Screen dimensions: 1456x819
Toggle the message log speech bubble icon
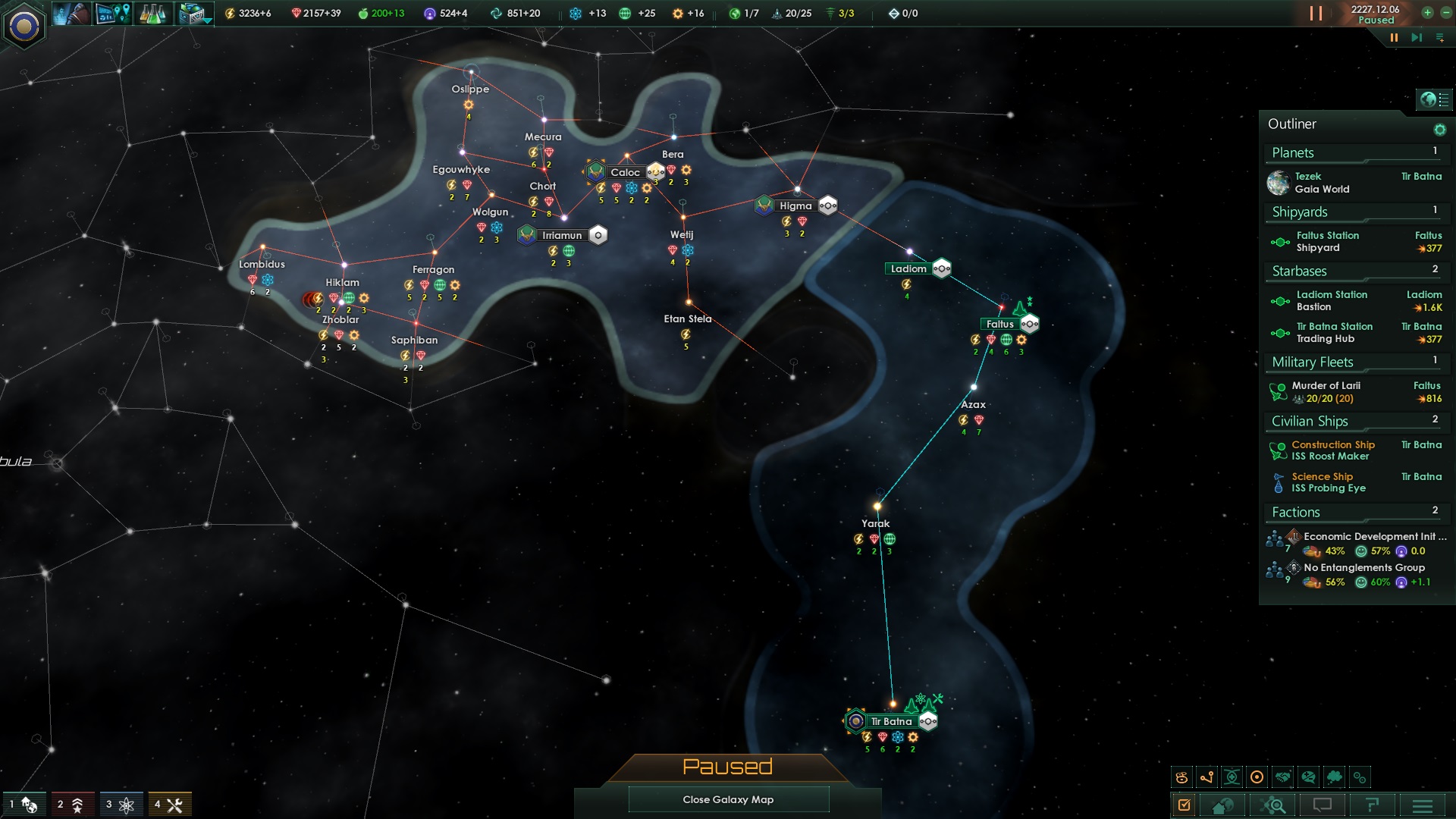1323,805
